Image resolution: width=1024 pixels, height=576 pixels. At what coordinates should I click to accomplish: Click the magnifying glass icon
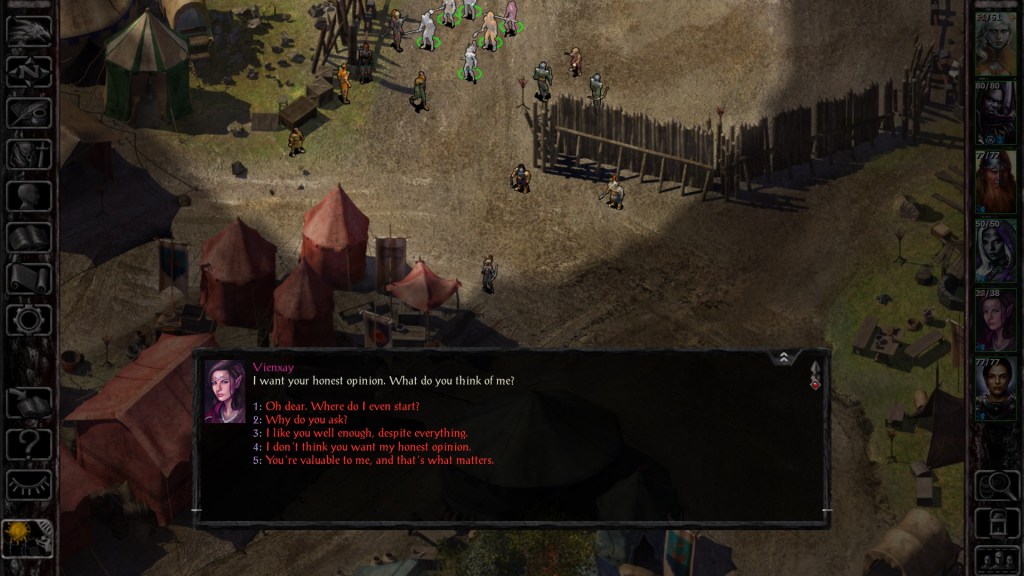[996, 486]
